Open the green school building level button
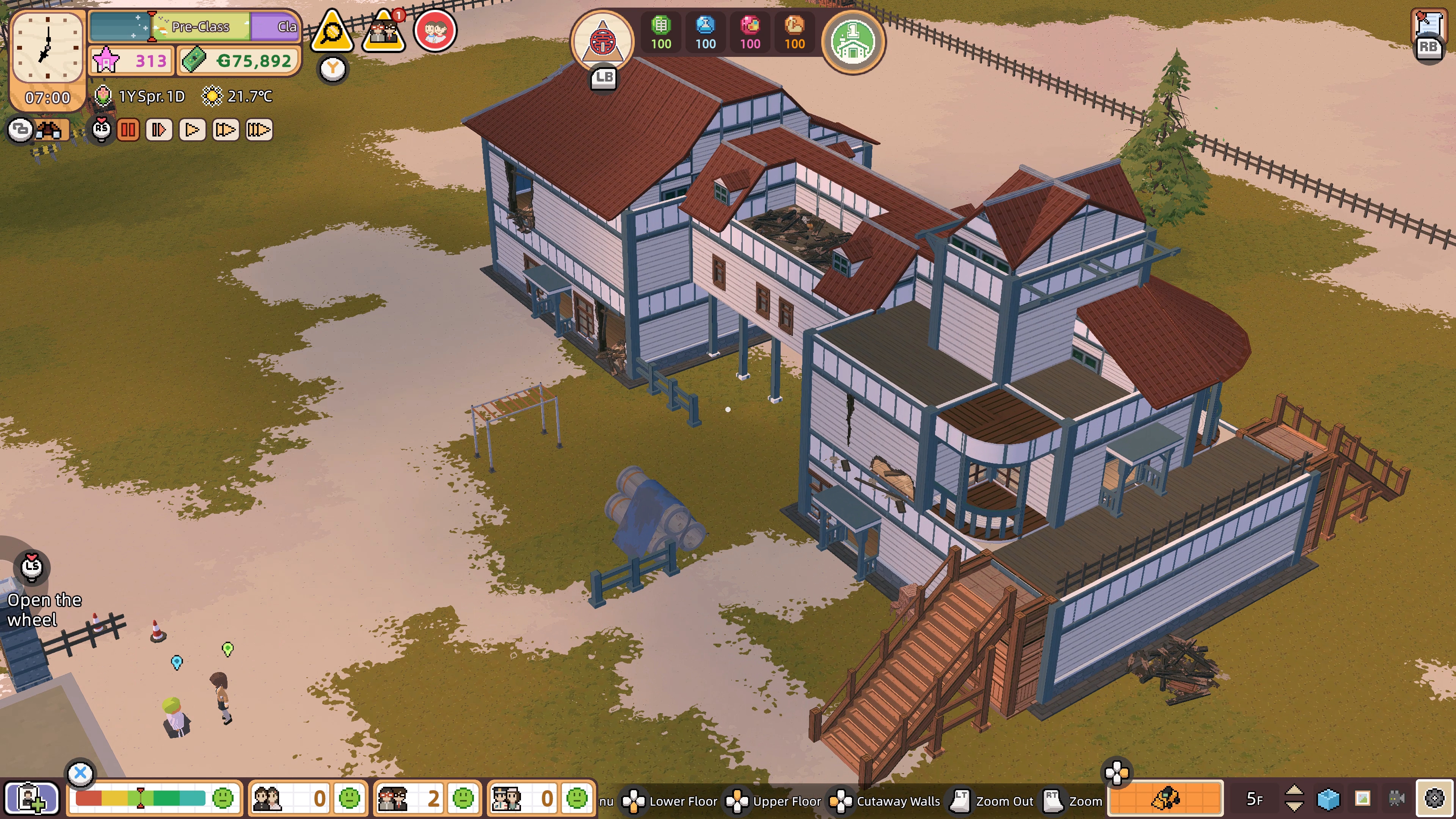Screen dimensions: 1456x819 [853, 41]
